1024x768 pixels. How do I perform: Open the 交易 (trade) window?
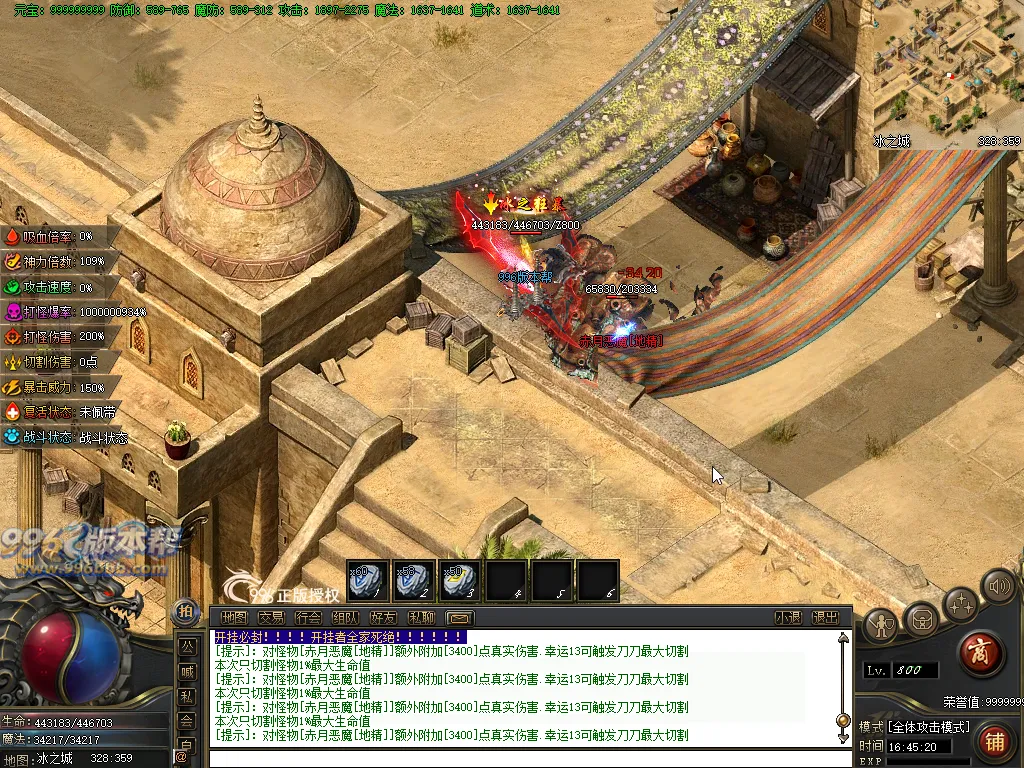pos(270,618)
